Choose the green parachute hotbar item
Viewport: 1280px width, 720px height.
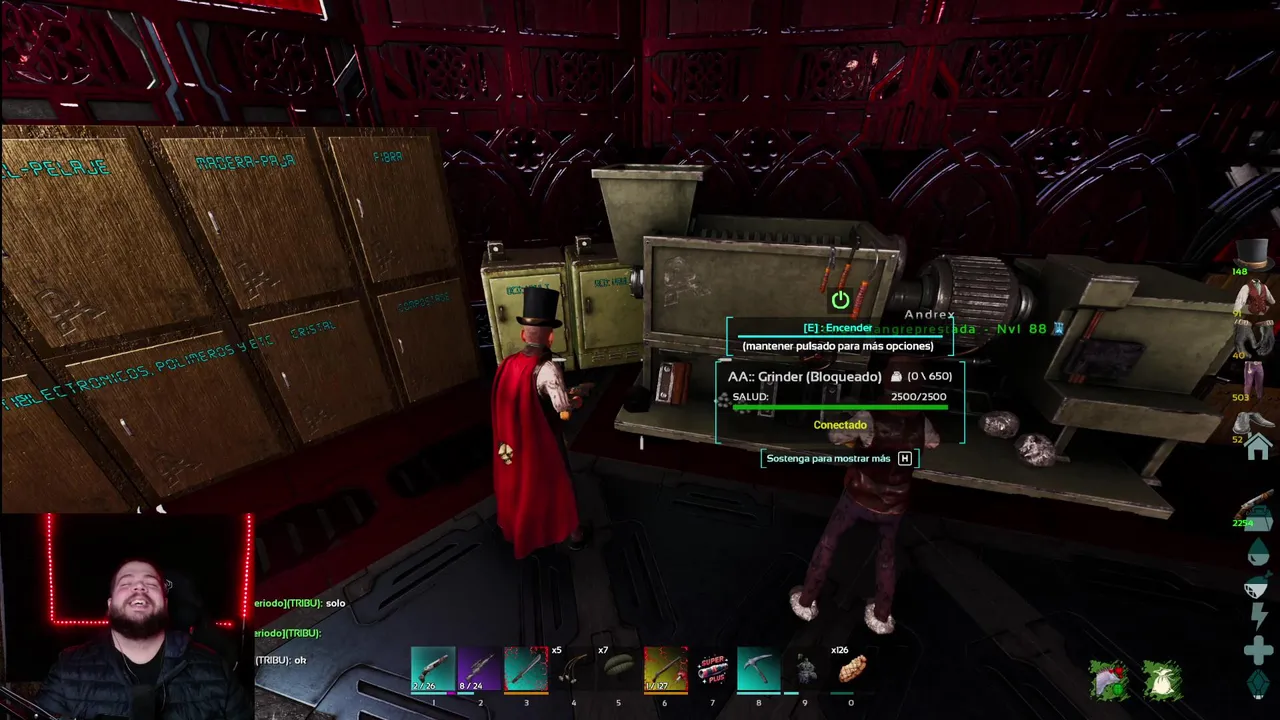[x=619, y=670]
